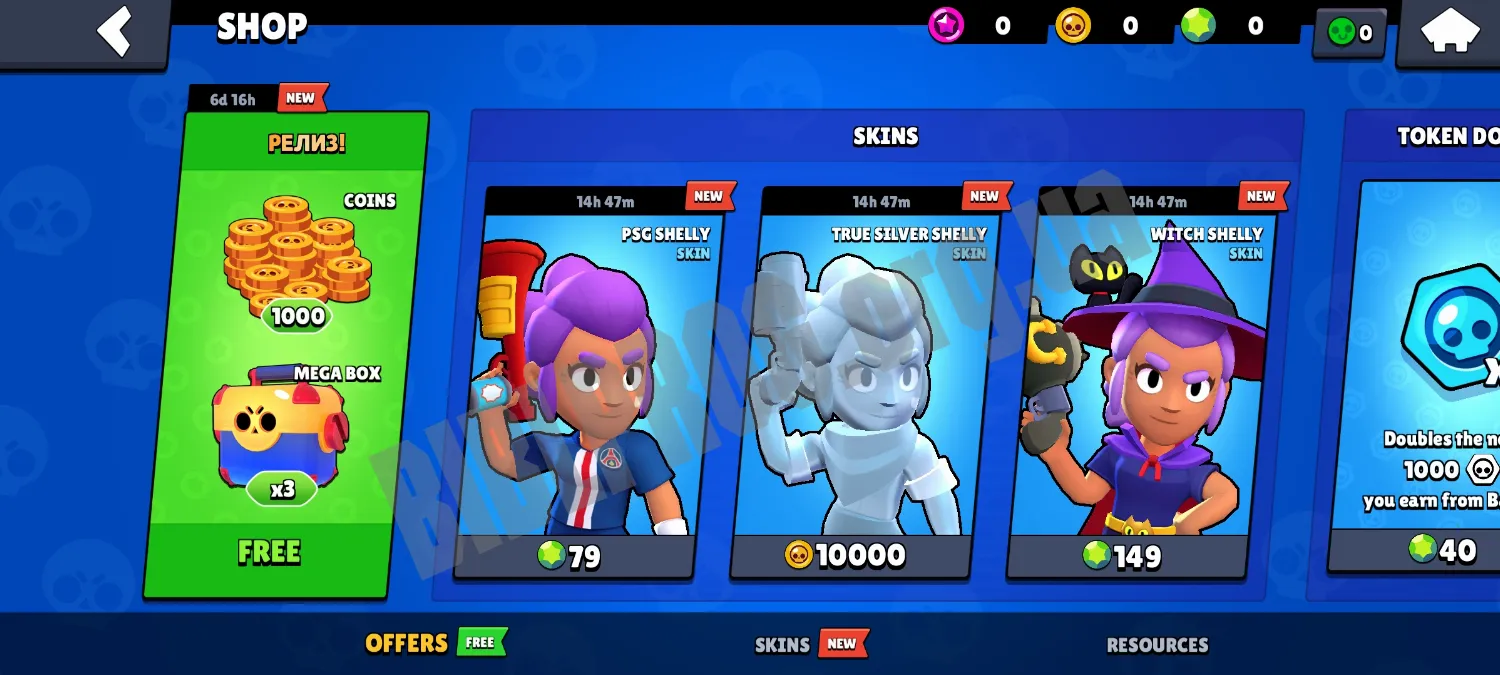Switch to the Offers tab
The height and width of the screenshot is (675, 1500).
click(x=407, y=643)
